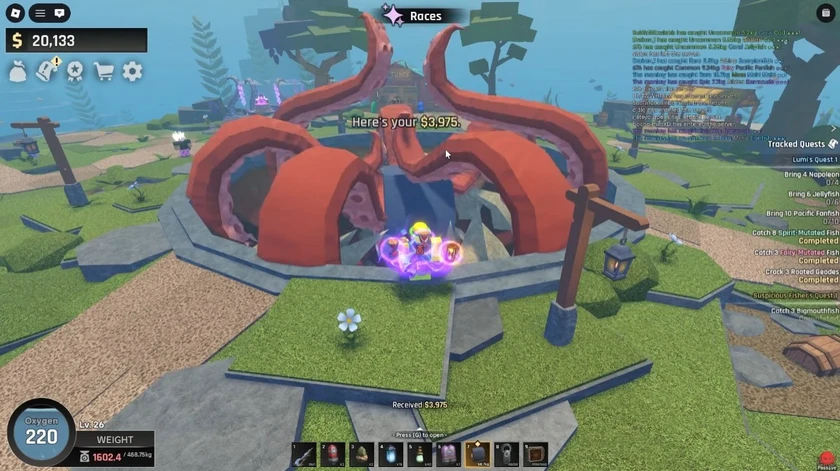Viewport: 840px width, 471px height.
Task: Toggle the Roblox chat window
Action: [x=60, y=13]
